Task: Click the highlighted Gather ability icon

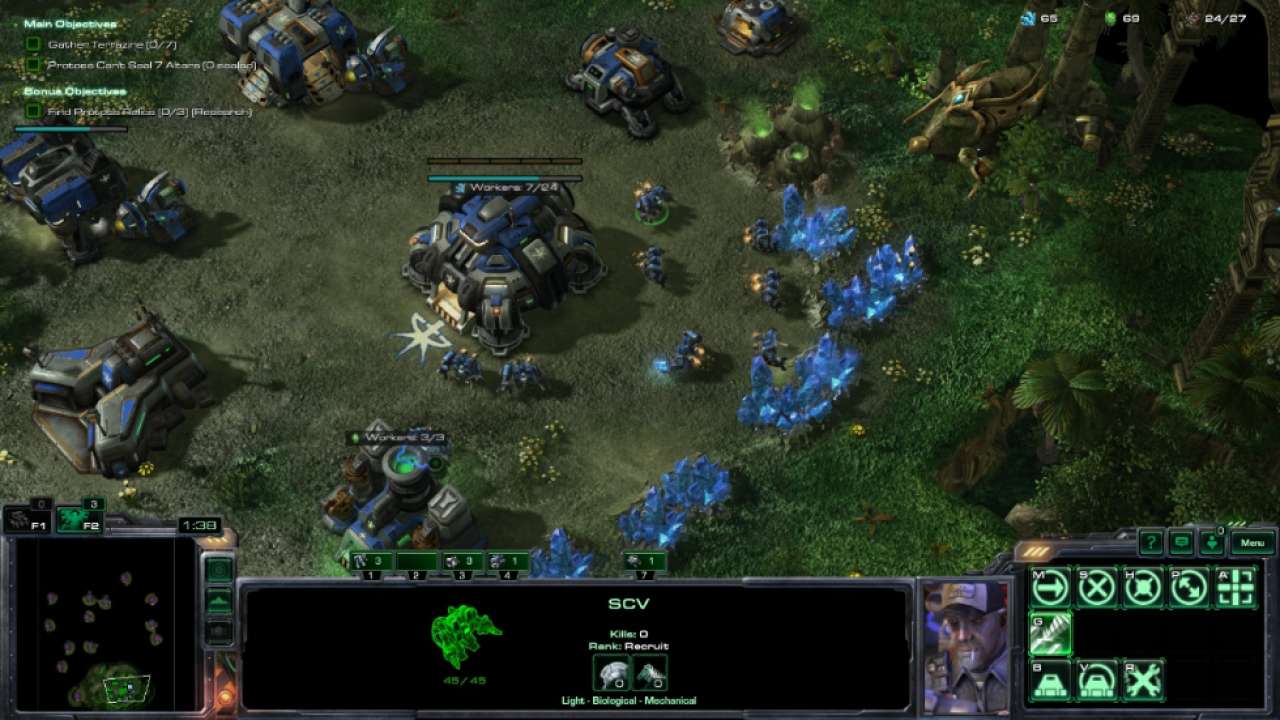Action: [x=1050, y=633]
